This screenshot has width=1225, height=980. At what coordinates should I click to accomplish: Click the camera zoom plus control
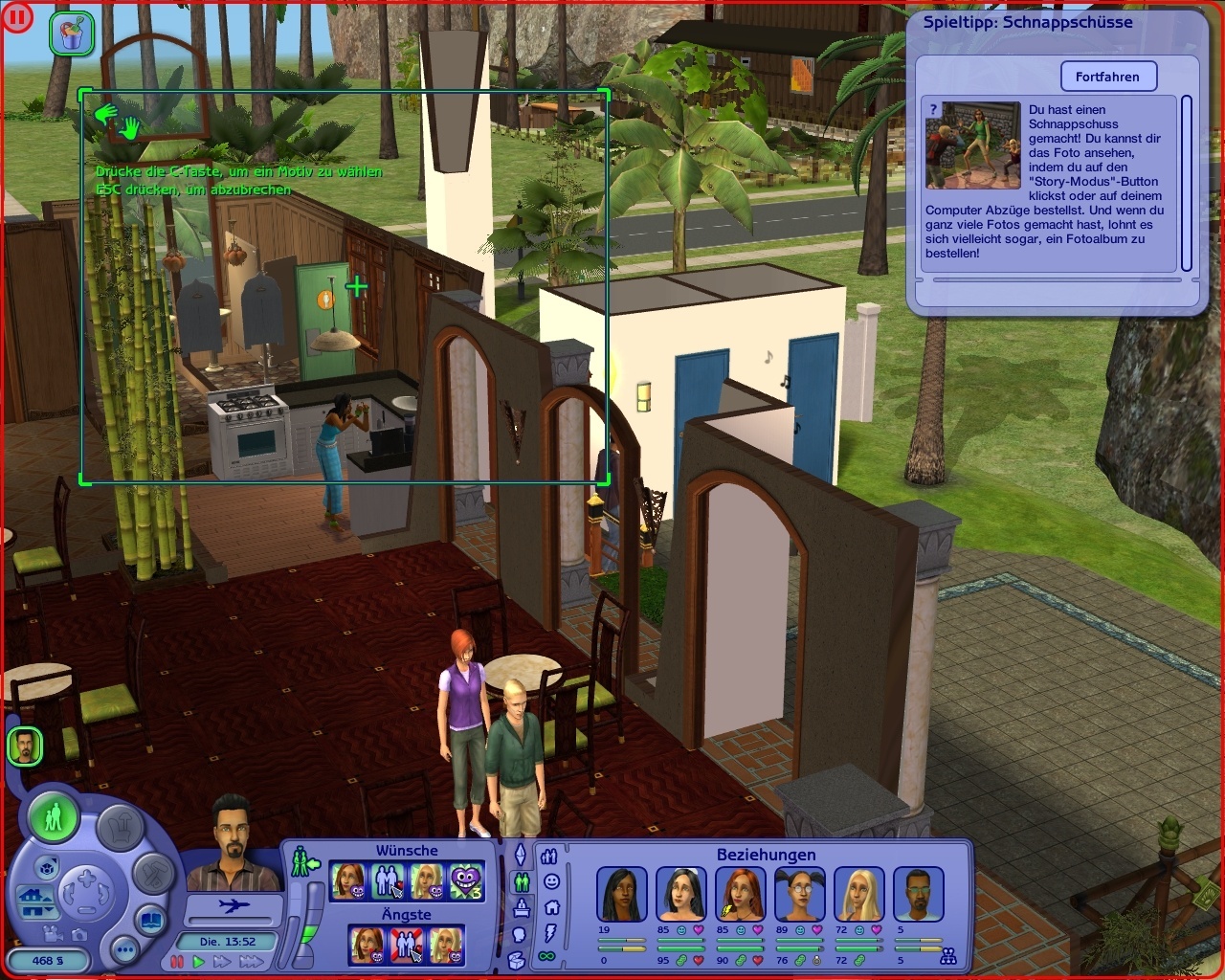pyautogui.click(x=85, y=877)
